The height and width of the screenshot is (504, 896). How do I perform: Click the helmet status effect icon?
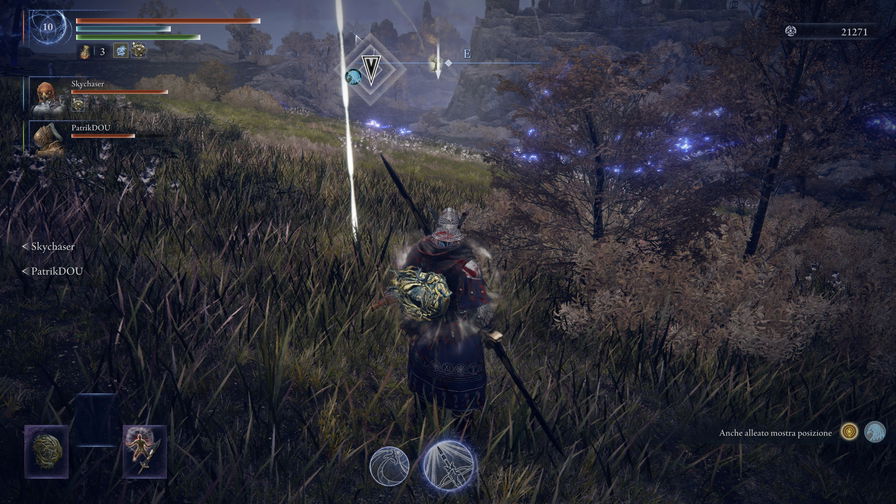point(138,51)
